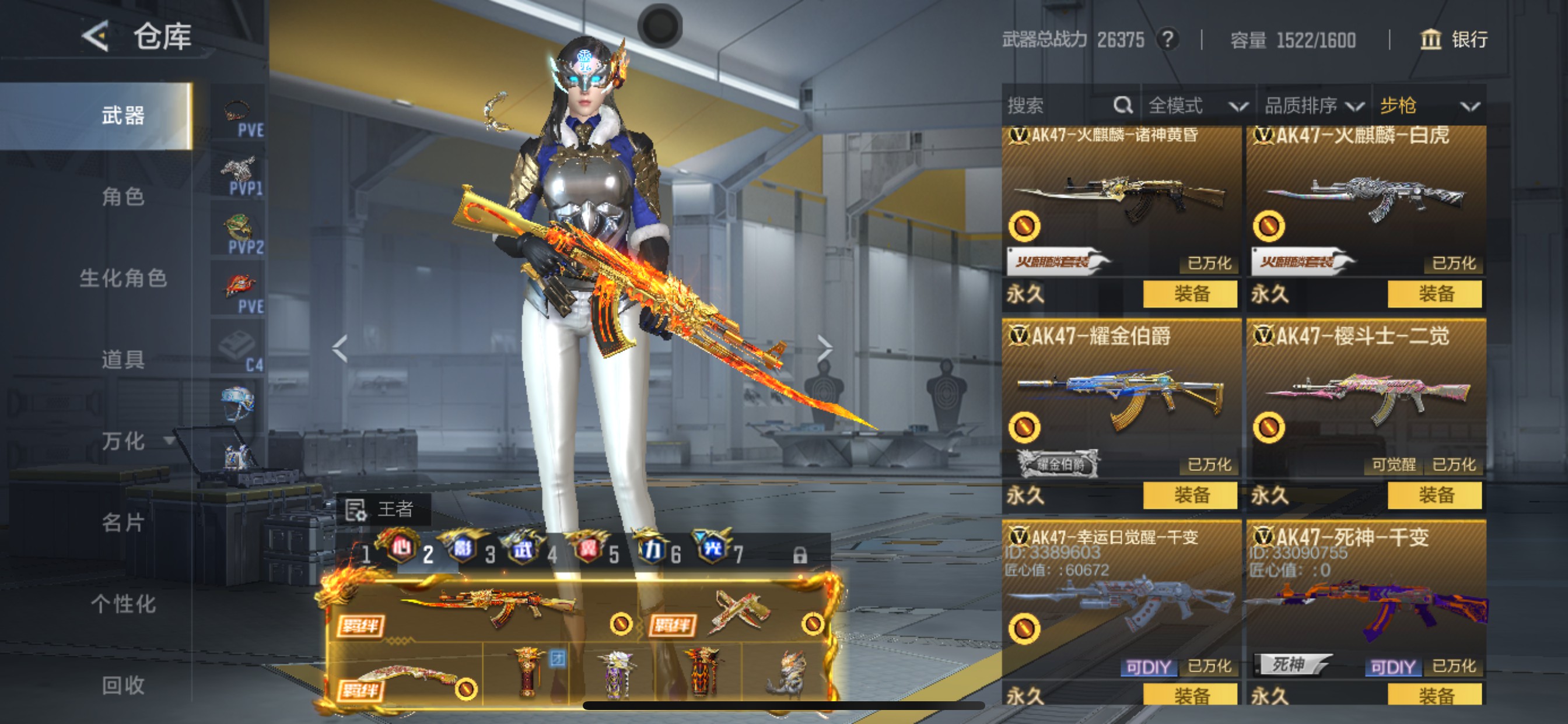Open the 回收 recycle section
The image size is (1568, 724).
pos(123,685)
